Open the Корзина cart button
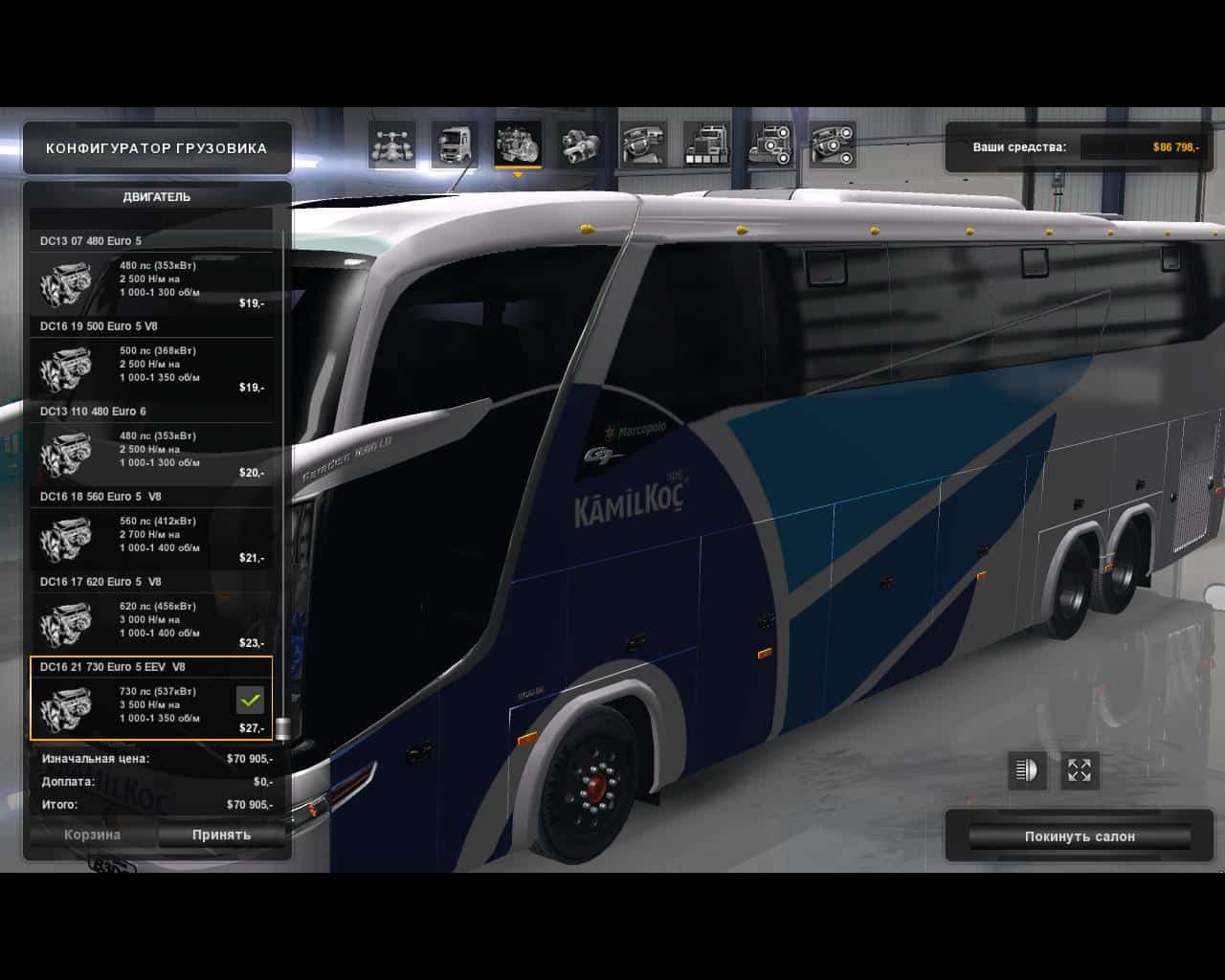Viewport: 1225px width, 980px height. (93, 835)
